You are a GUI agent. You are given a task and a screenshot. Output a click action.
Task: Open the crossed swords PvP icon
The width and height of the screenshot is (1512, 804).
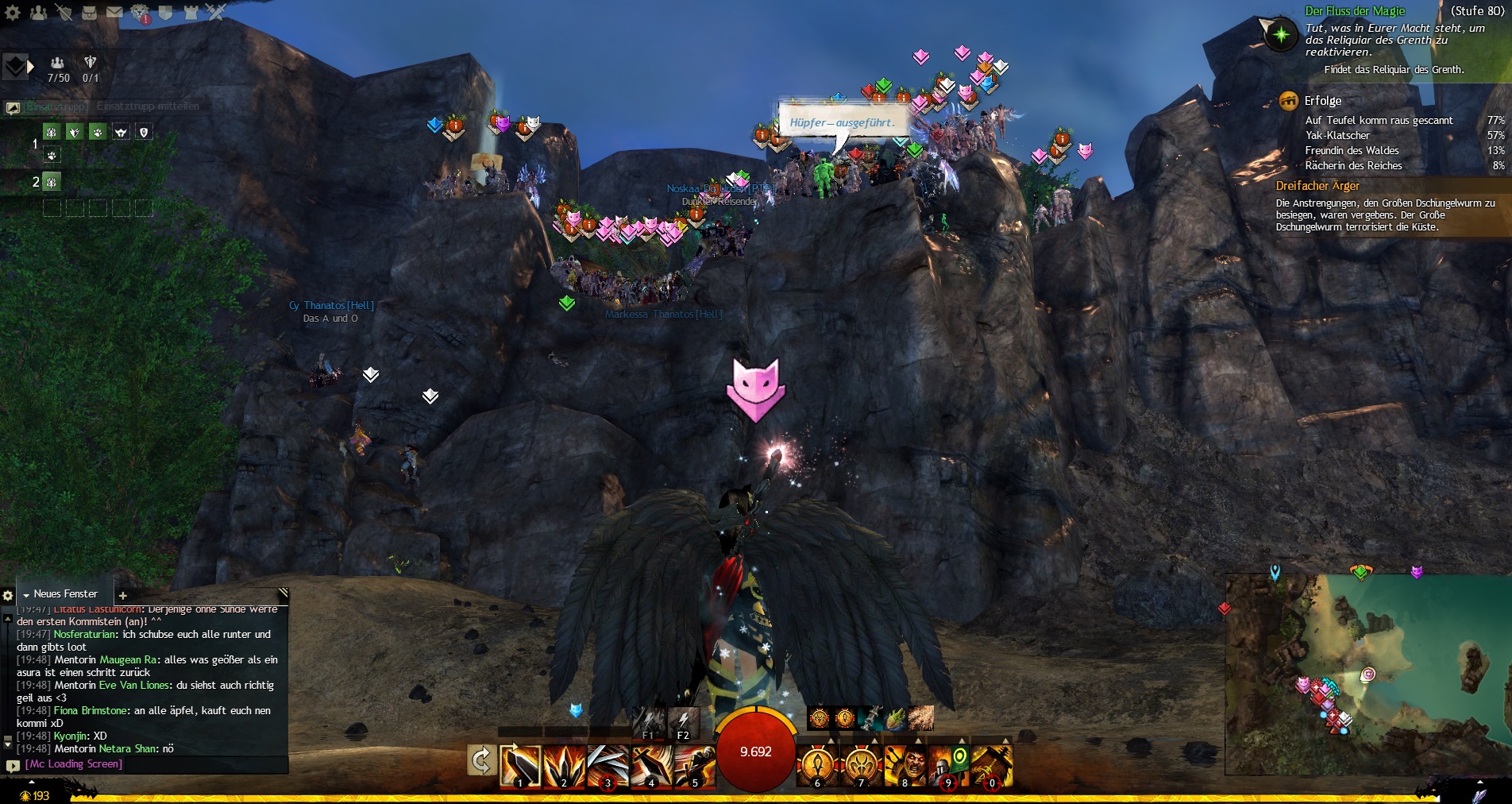point(215,12)
